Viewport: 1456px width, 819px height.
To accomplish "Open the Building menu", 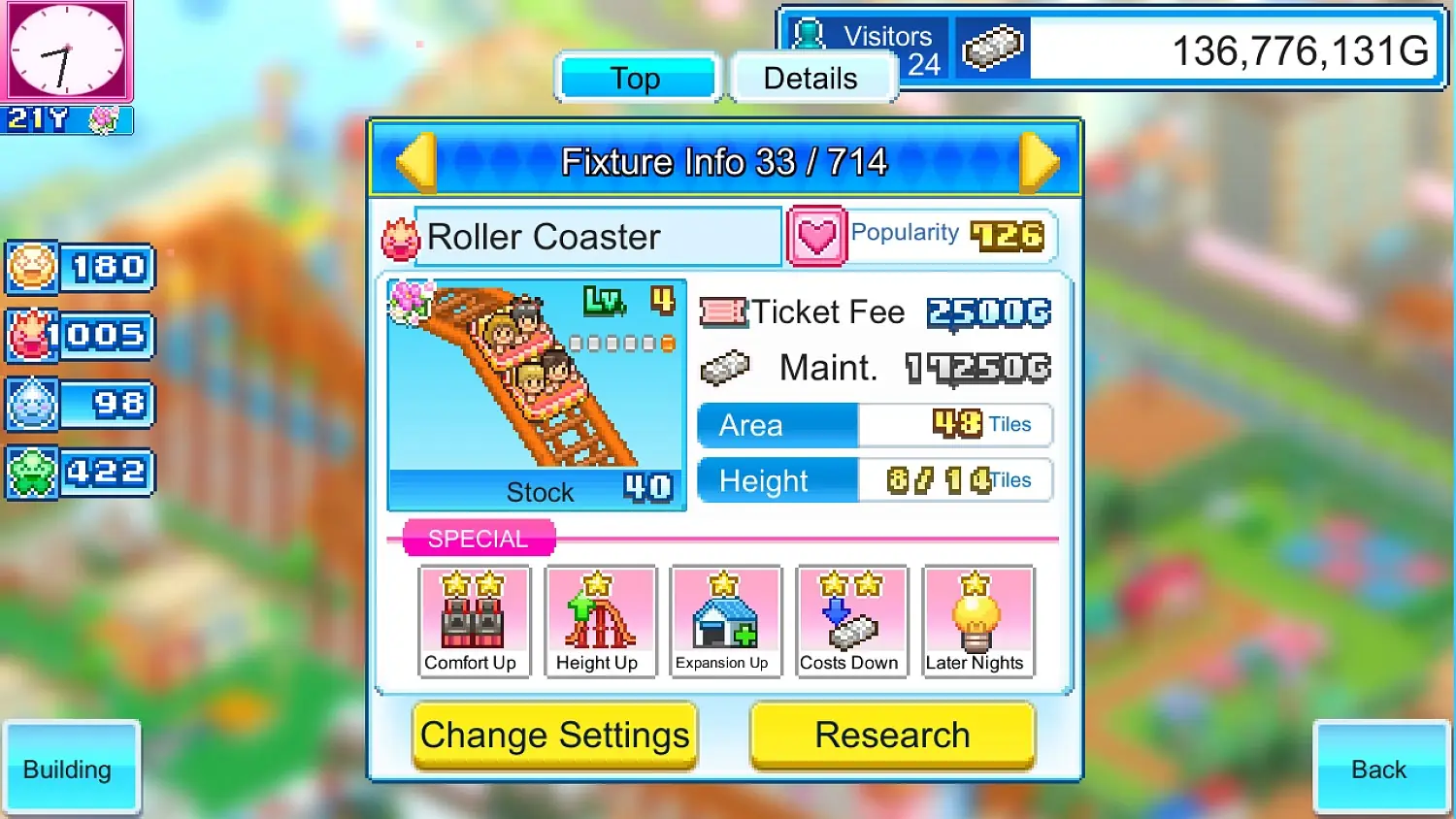I will (x=70, y=769).
